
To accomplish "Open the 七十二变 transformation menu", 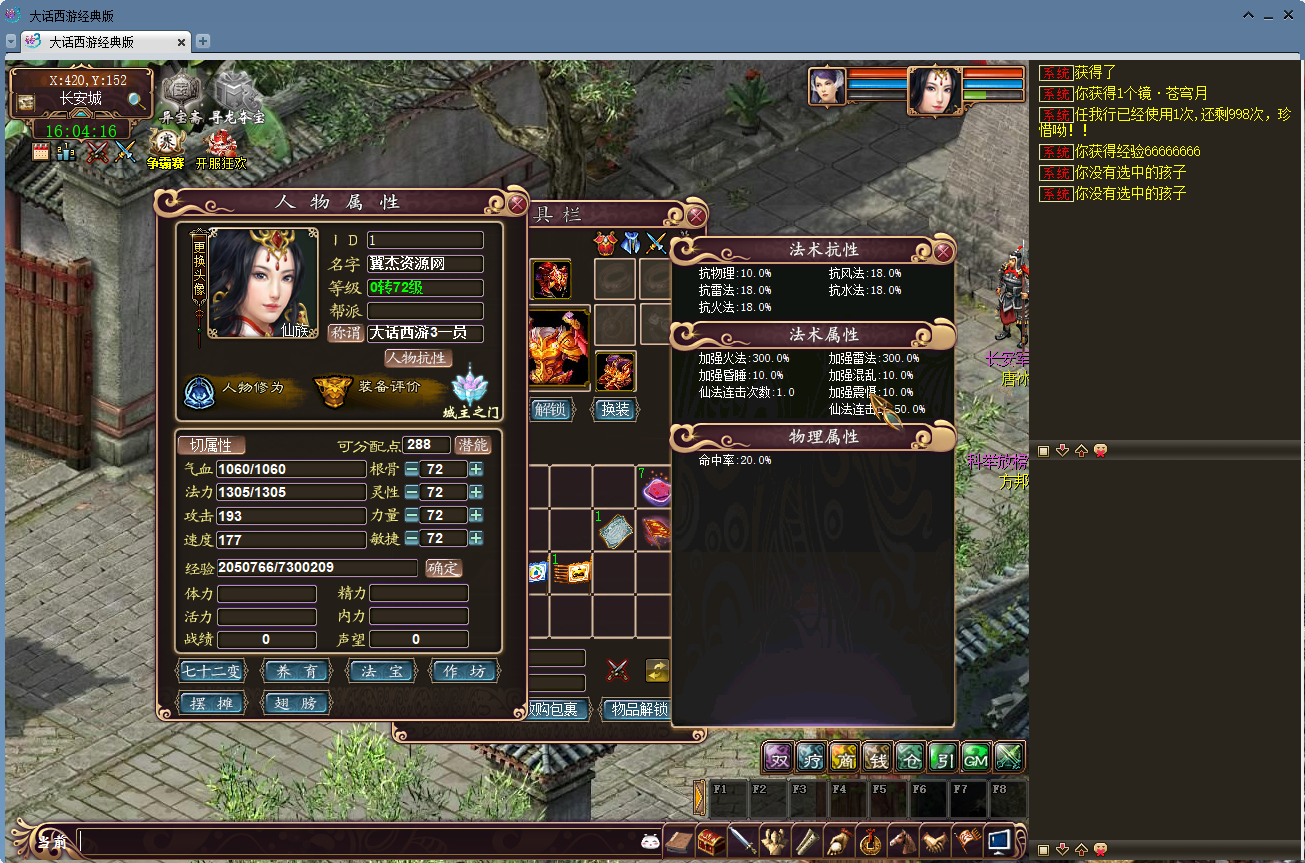I will coord(211,672).
